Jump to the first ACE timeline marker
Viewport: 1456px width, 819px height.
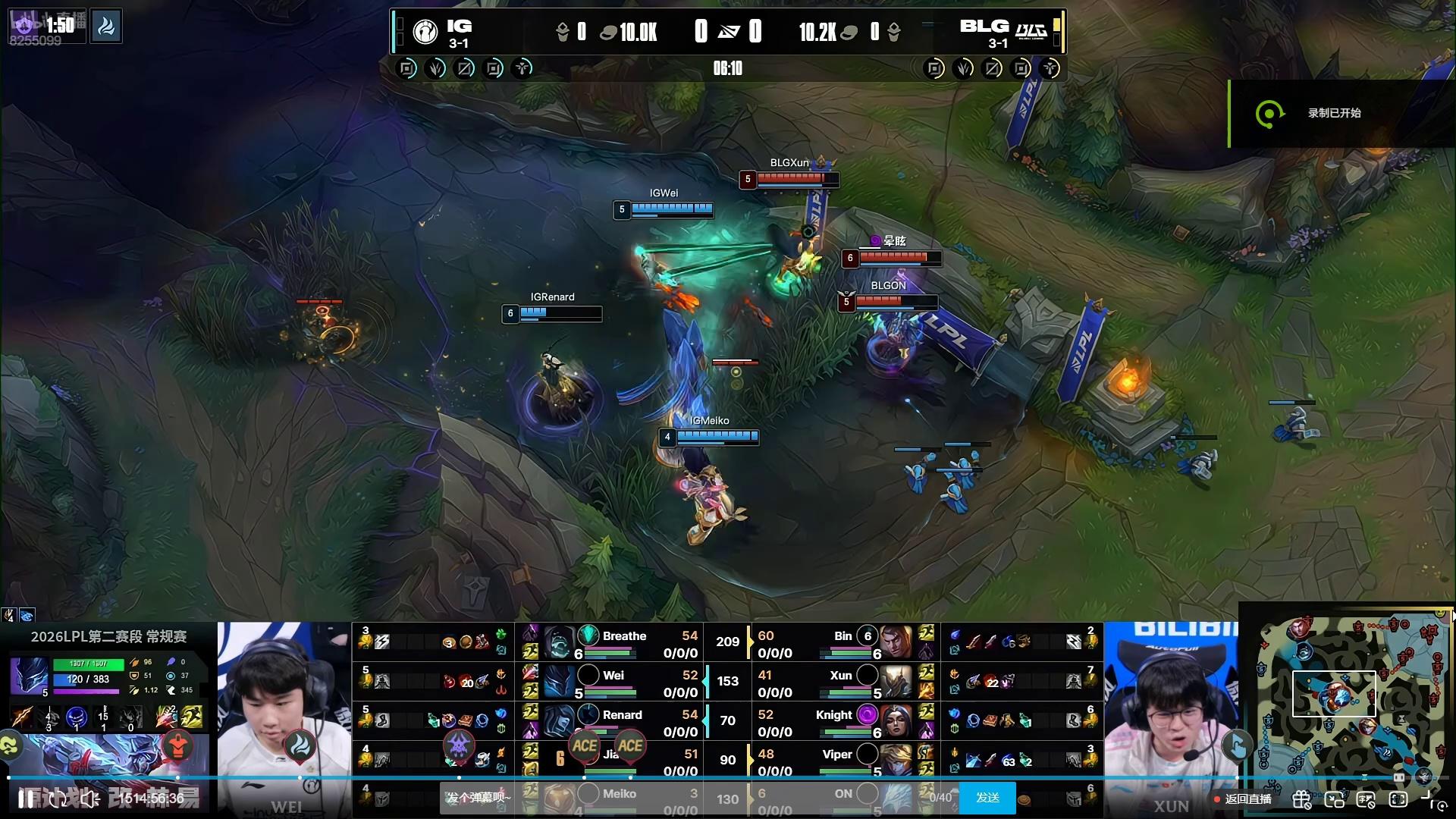[x=585, y=746]
